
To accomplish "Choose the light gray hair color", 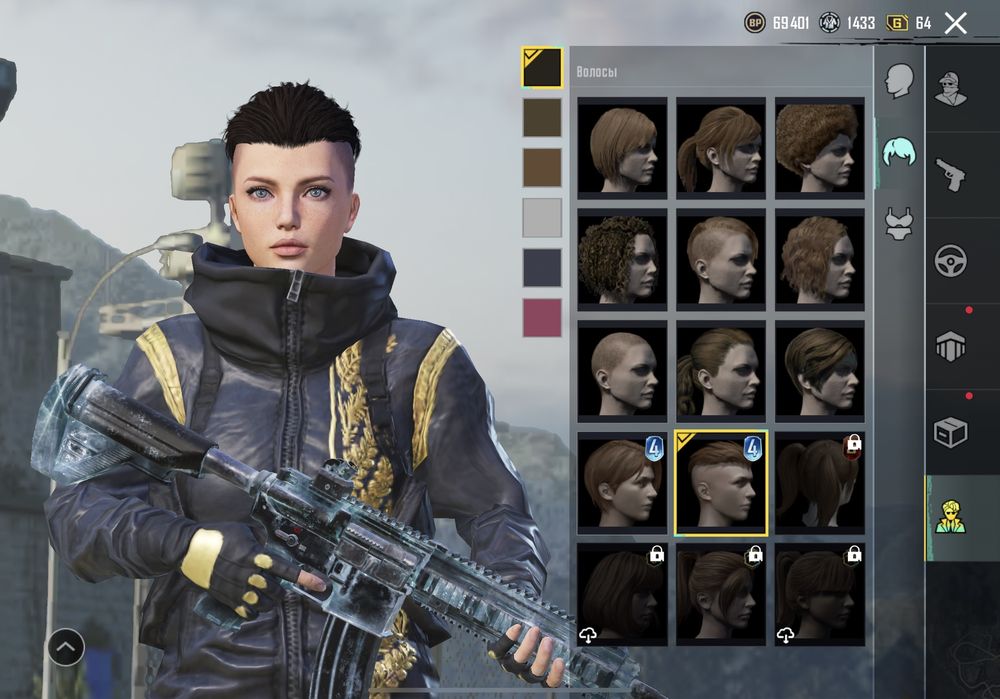I will coord(542,217).
